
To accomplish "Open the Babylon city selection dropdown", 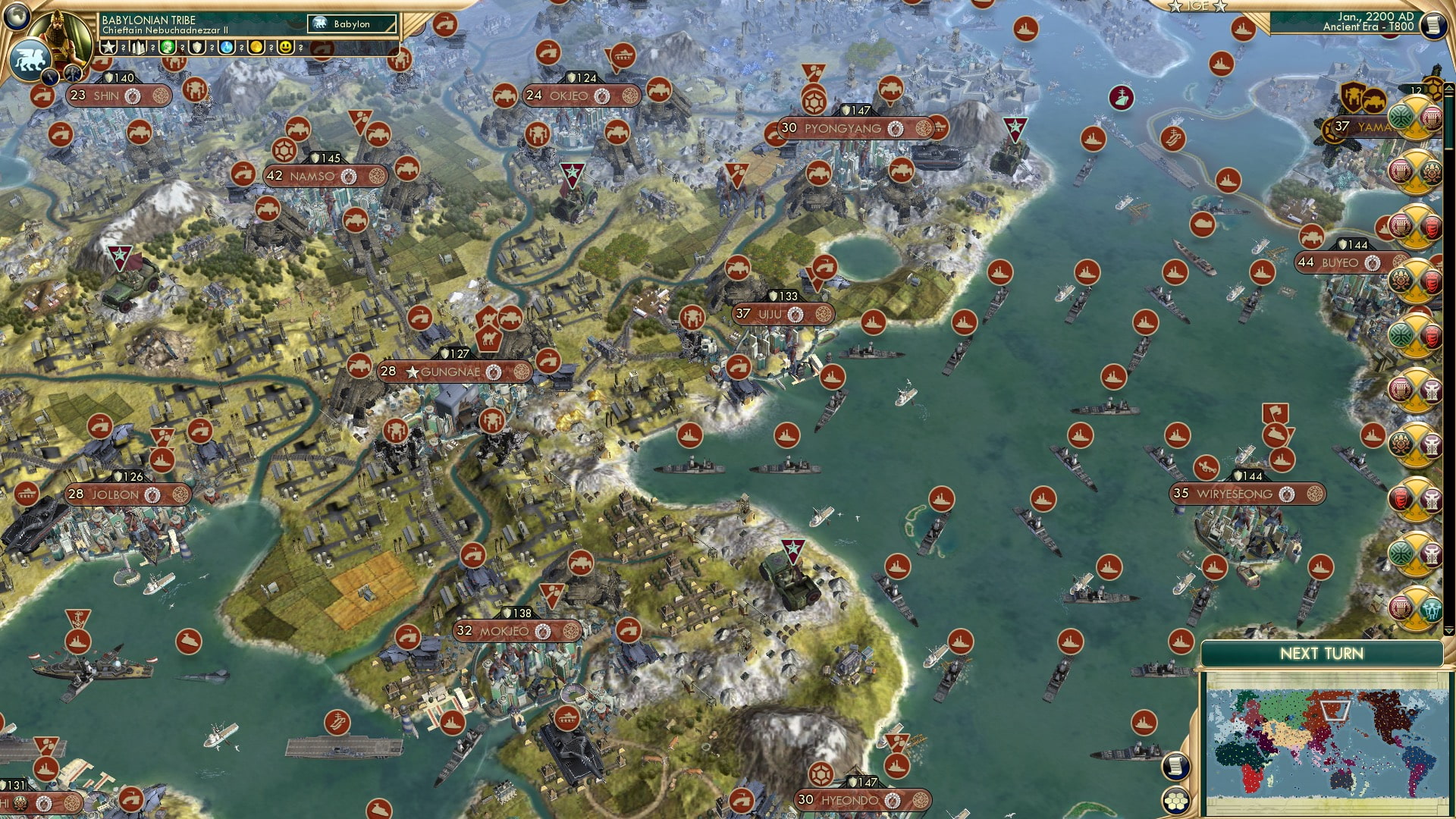I will tap(349, 23).
